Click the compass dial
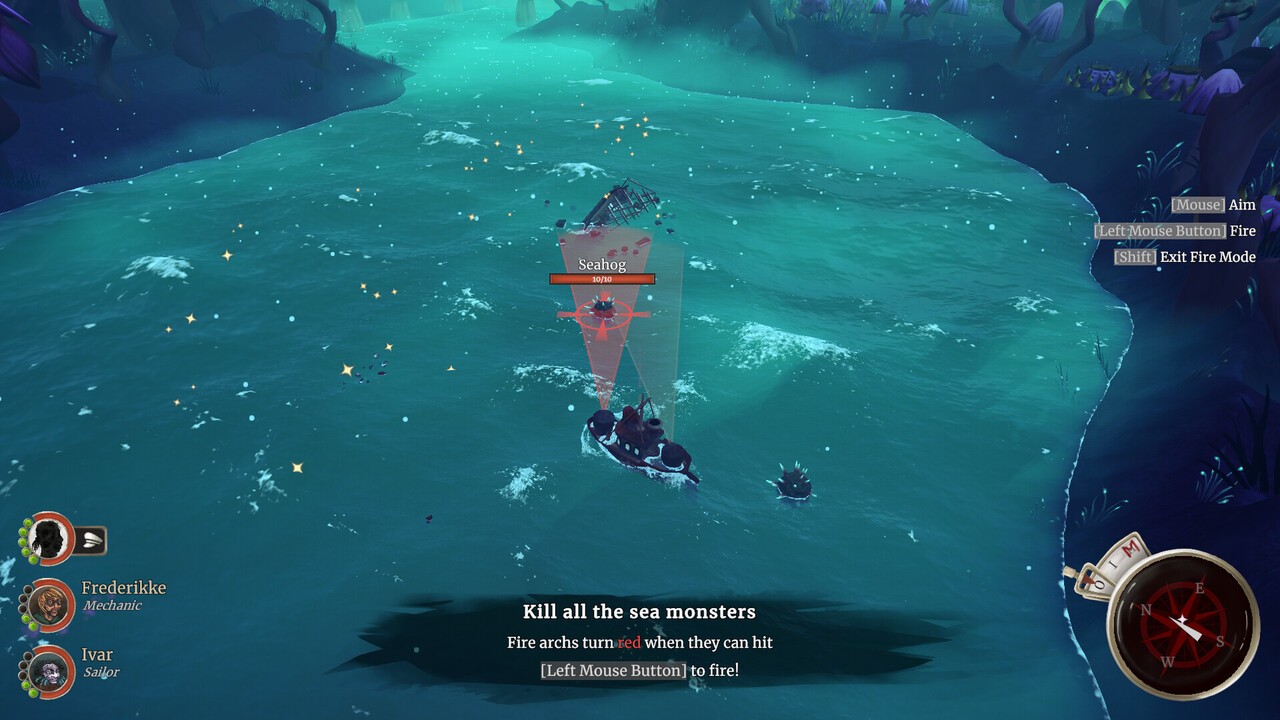Viewport: 1280px width, 720px height. click(1183, 624)
